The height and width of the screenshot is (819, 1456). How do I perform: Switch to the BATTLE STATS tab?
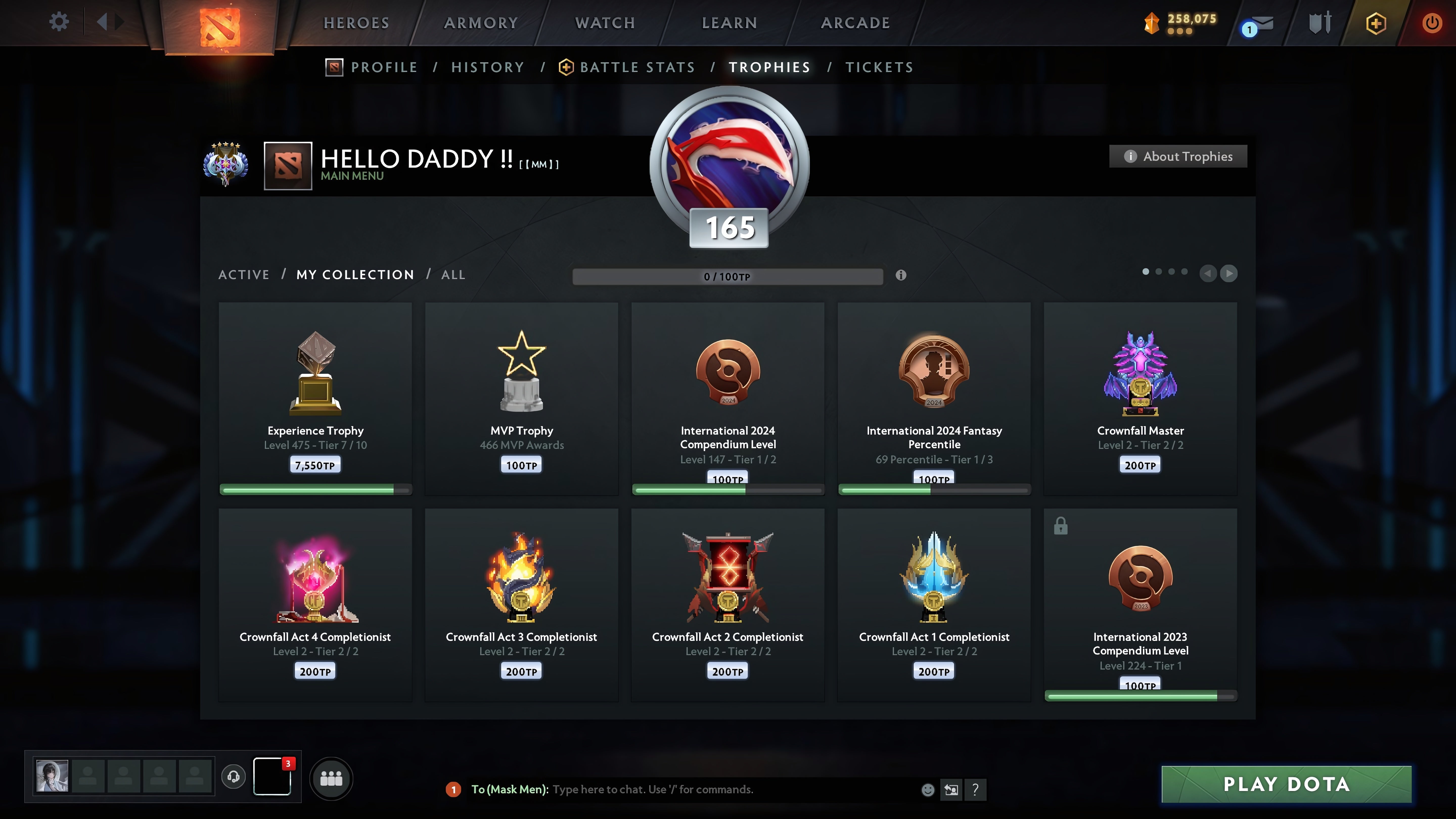pos(637,67)
